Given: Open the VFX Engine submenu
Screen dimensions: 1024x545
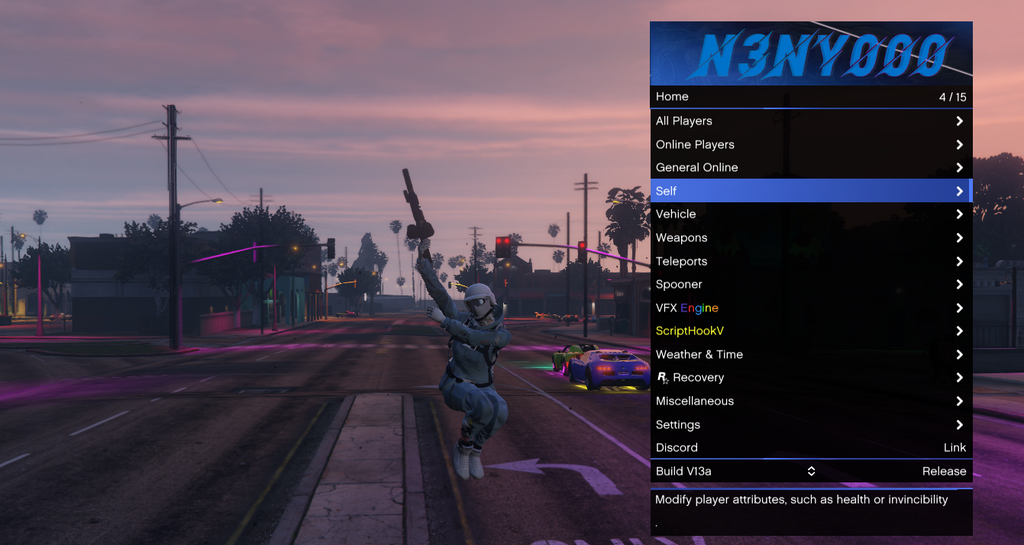Looking at the screenshot, I should (810, 308).
